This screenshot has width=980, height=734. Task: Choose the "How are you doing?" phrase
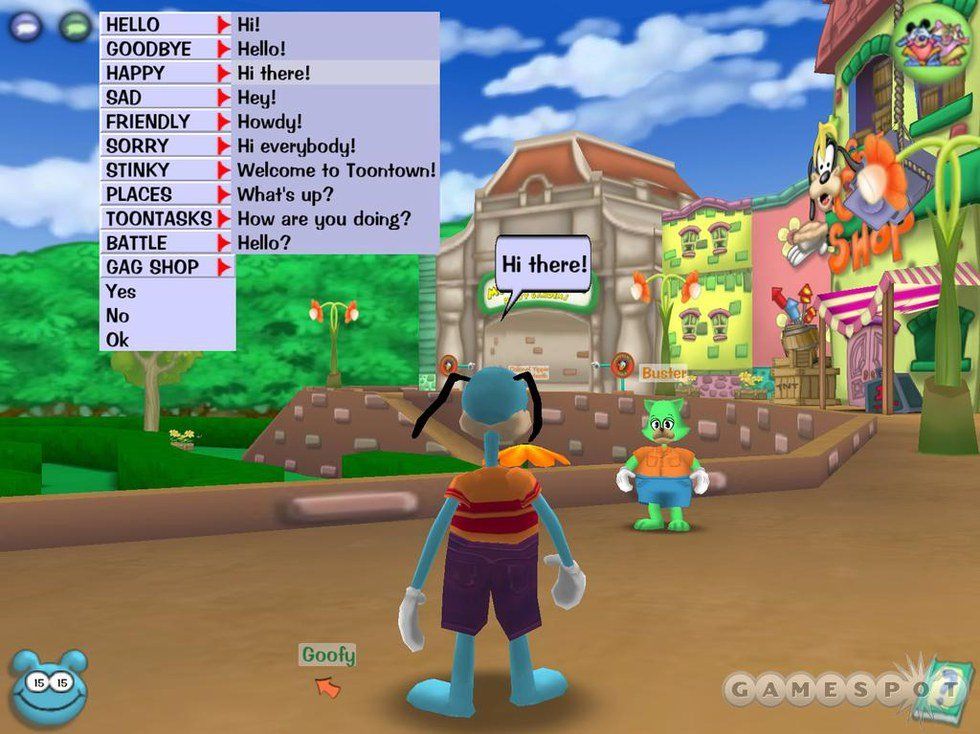(324, 218)
